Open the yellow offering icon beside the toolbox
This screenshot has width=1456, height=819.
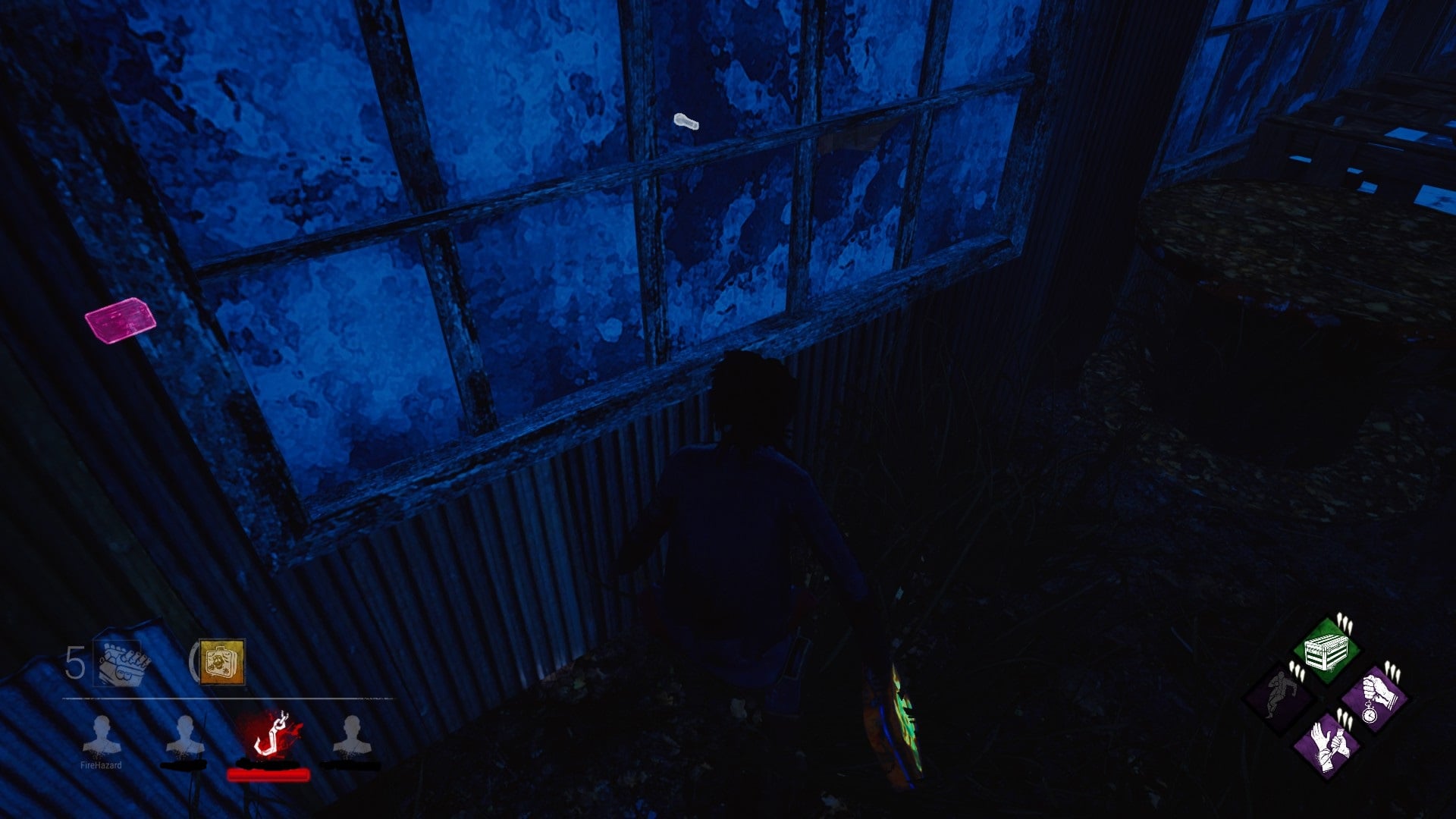point(220,664)
